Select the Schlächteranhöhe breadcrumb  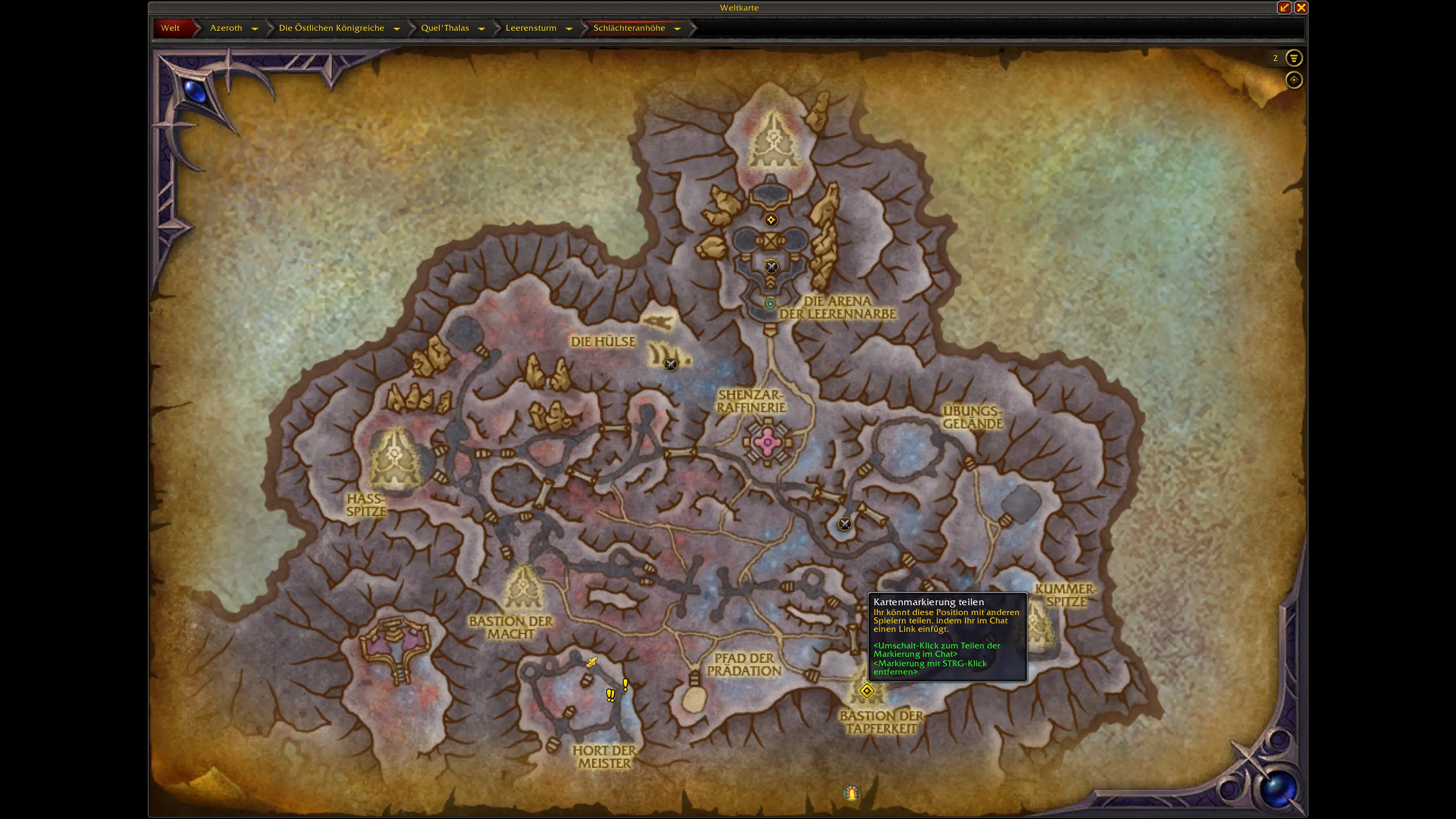pyautogui.click(x=629, y=28)
